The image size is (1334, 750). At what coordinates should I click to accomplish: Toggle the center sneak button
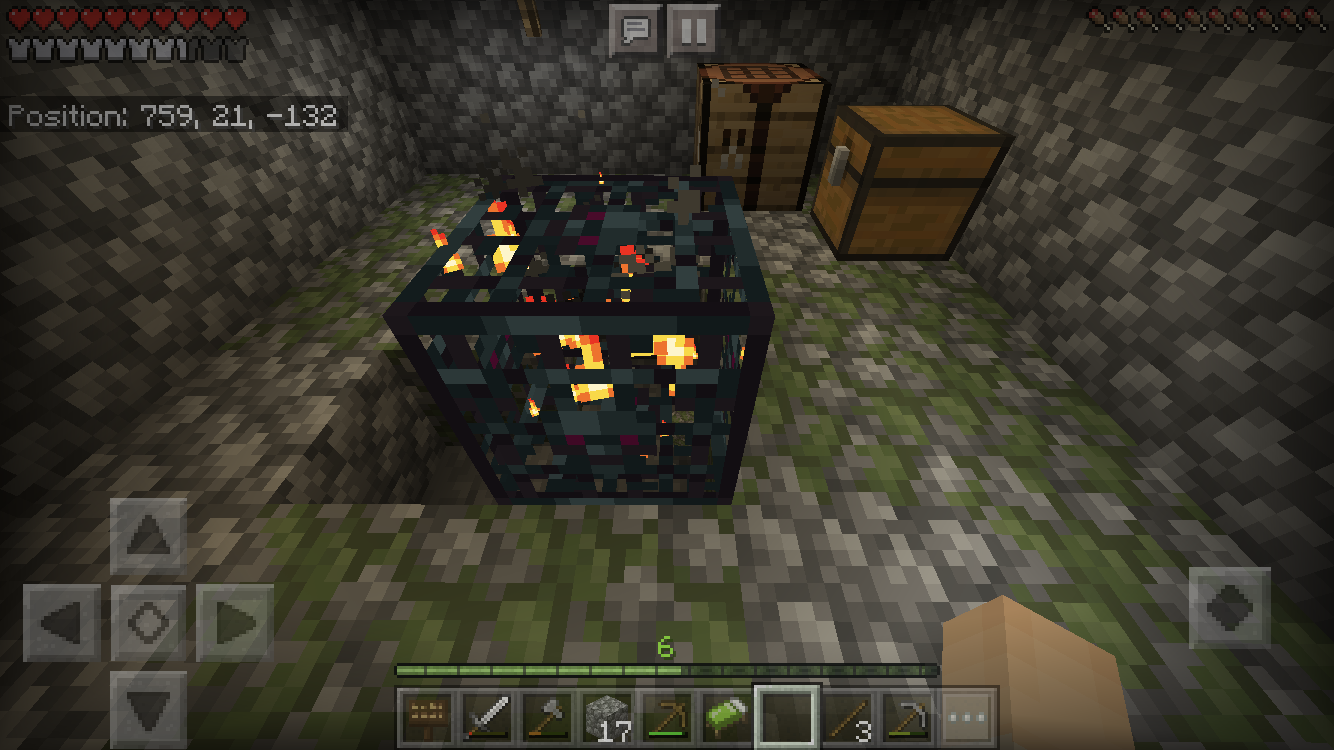(x=148, y=623)
